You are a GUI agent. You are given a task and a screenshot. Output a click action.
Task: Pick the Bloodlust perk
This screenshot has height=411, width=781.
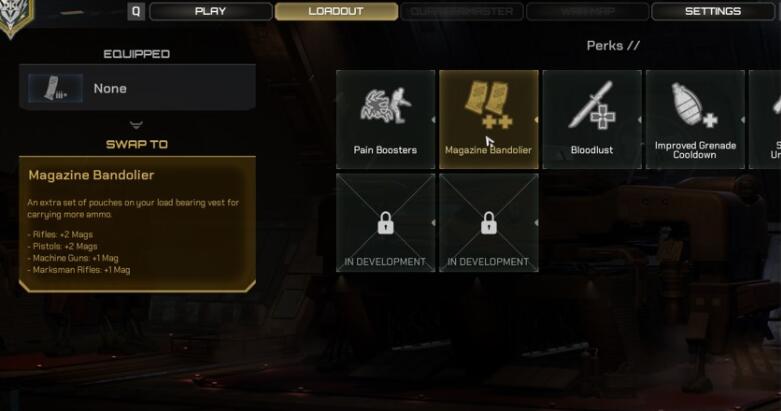591,118
